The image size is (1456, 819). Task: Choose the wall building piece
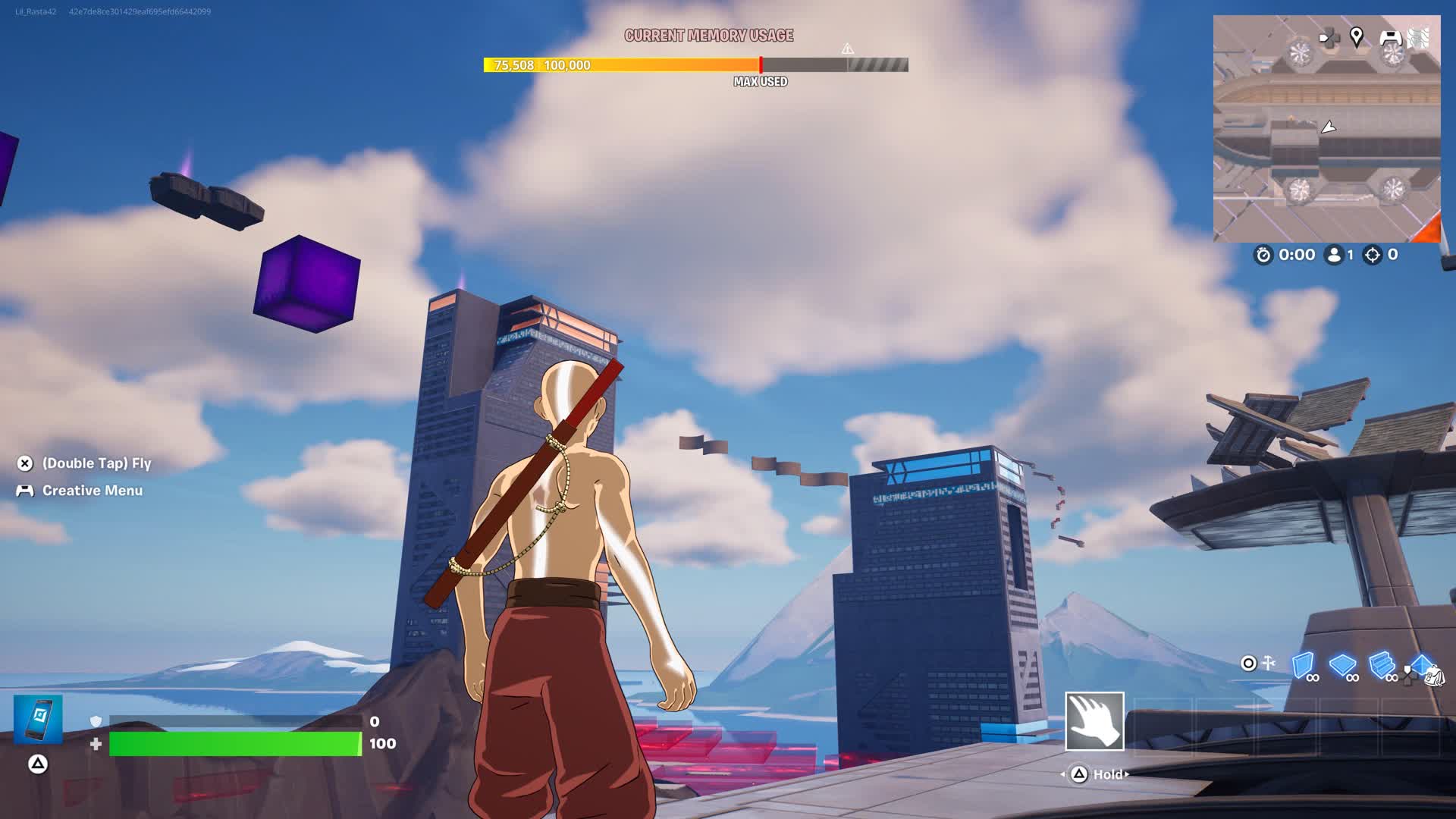1303,665
